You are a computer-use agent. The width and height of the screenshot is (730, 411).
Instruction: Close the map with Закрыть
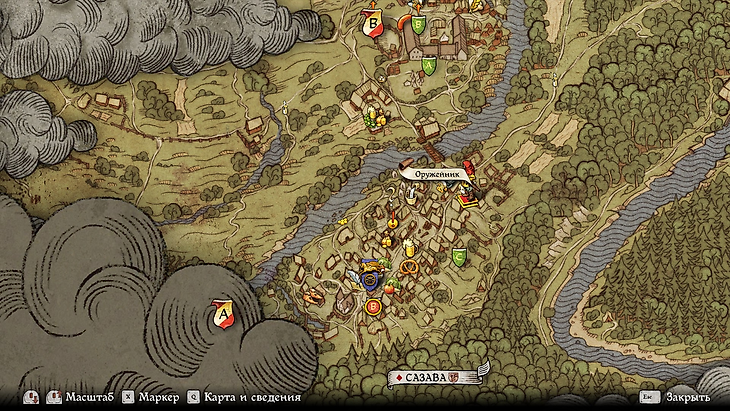(x=688, y=397)
